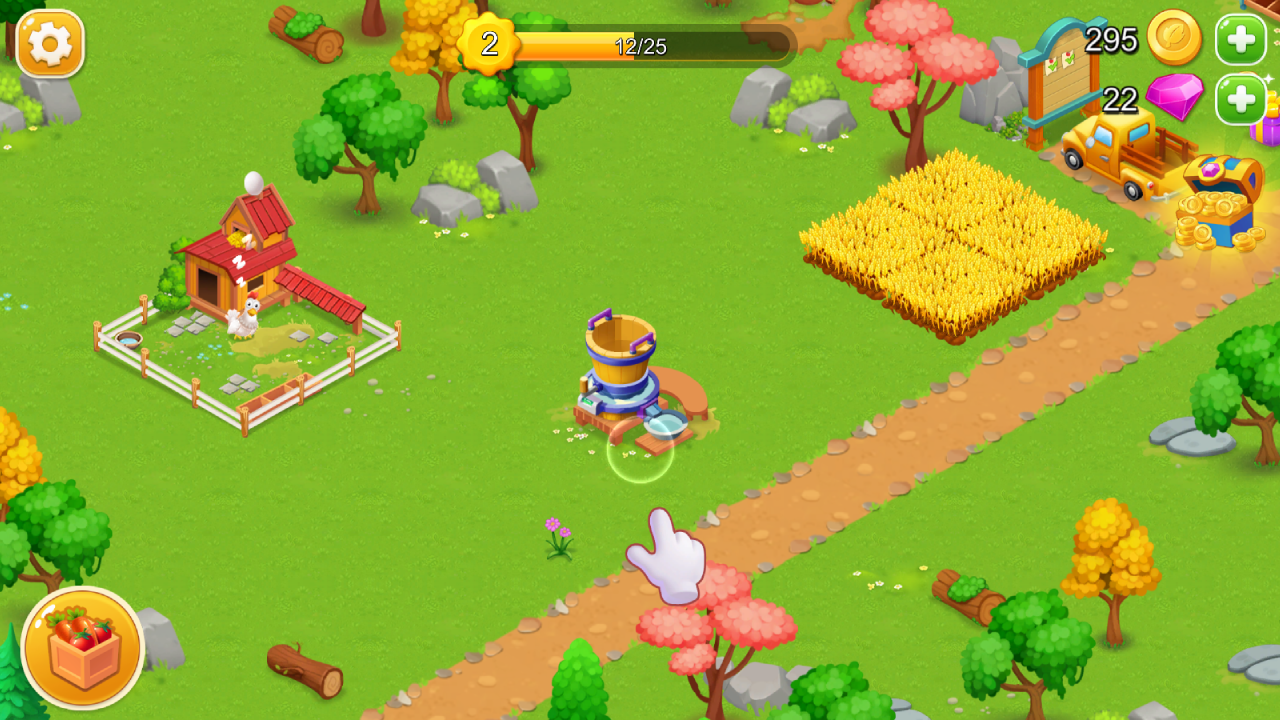Viewport: 1280px width, 720px height.
Task: Buy coins with the green plus button
Action: pyautogui.click(x=1240, y=40)
